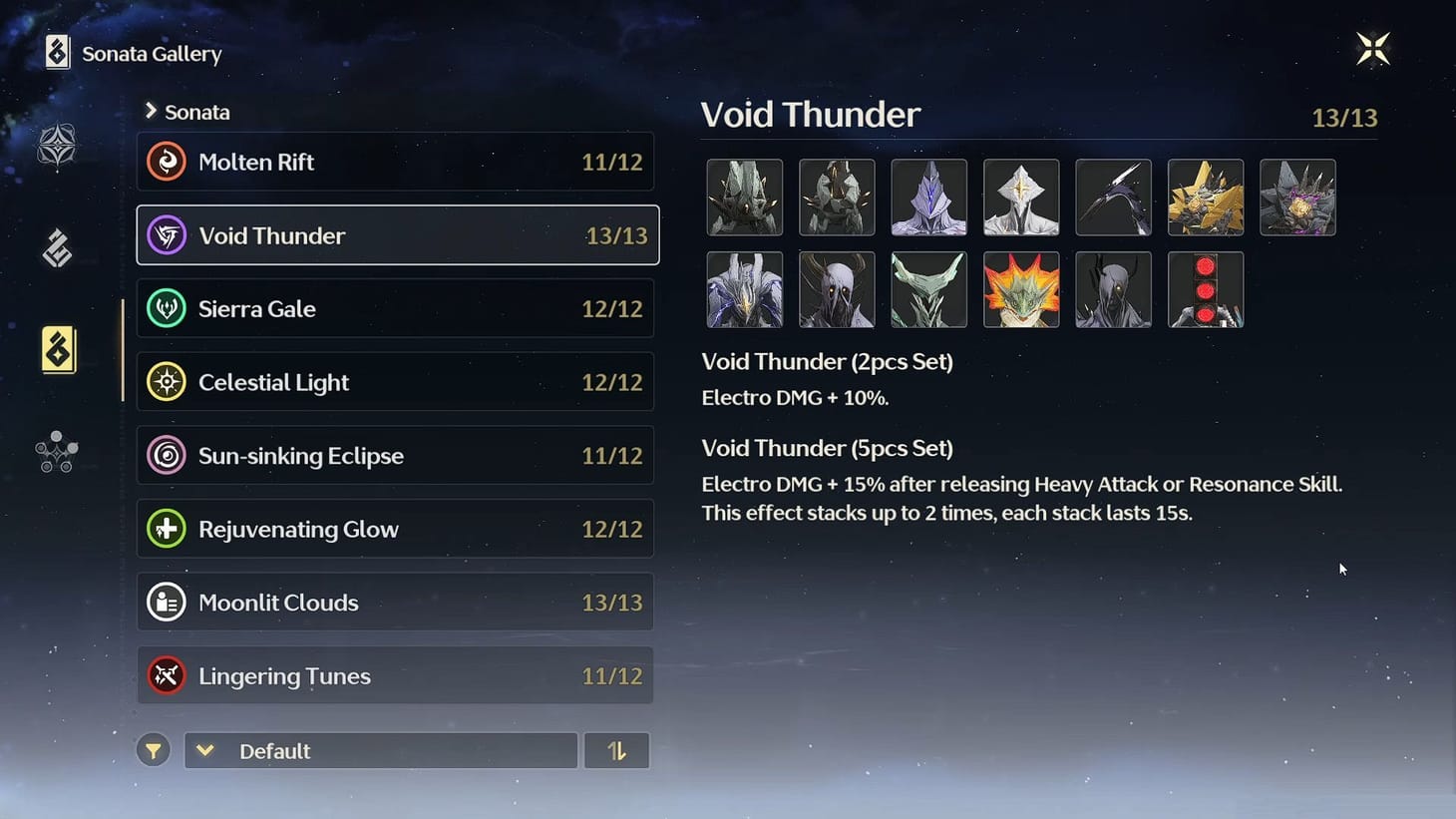This screenshot has width=1456, height=819.
Task: Click Lingering Tunes' red set icon
Action: (167, 675)
